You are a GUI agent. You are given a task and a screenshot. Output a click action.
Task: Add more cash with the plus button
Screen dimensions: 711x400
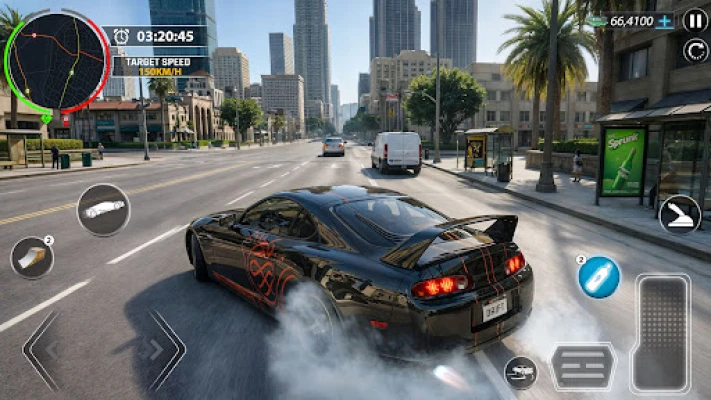click(664, 21)
